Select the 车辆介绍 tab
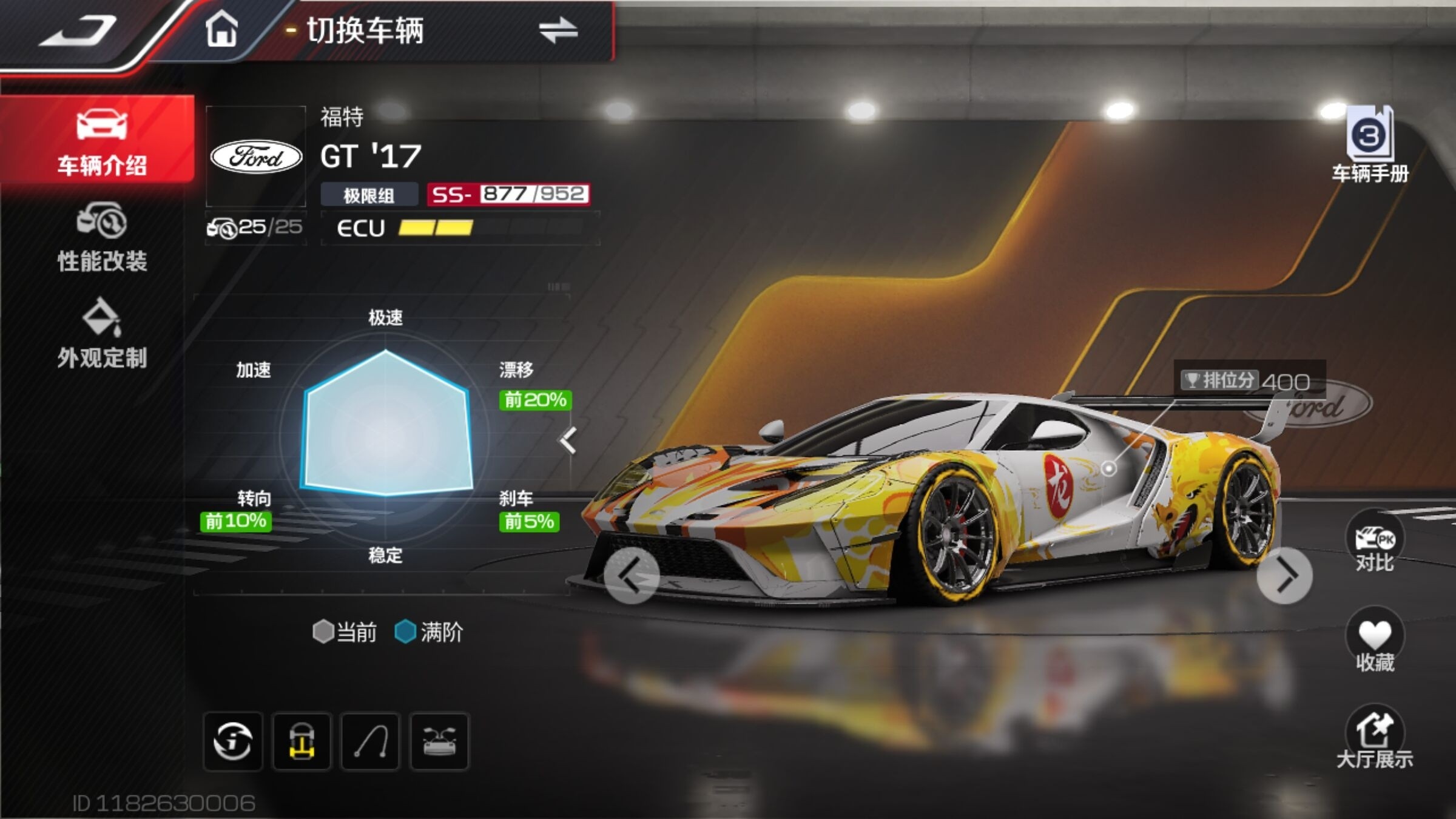1456x819 pixels. (101, 141)
